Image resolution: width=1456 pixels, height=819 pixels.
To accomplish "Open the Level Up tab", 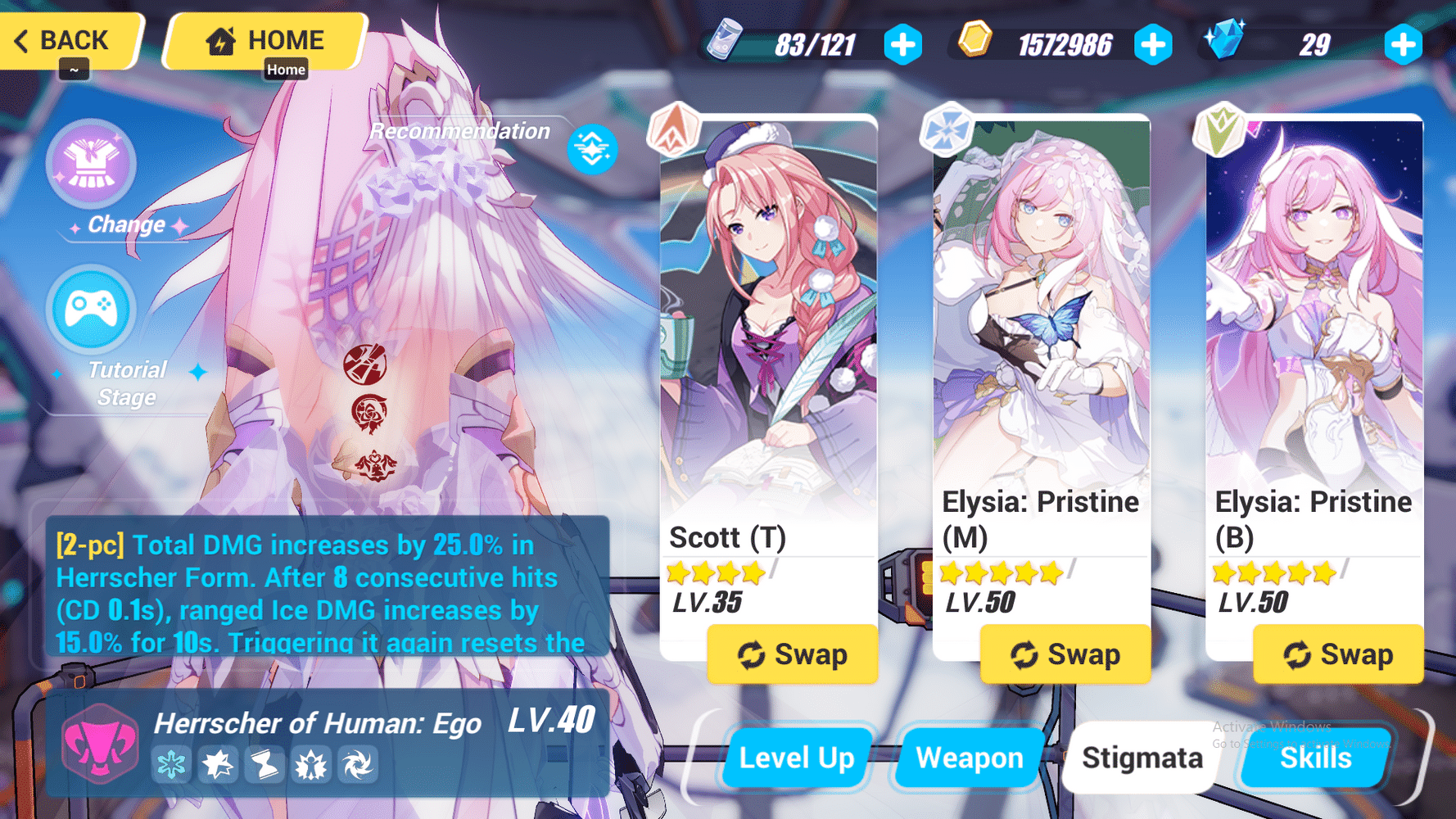I will (795, 758).
